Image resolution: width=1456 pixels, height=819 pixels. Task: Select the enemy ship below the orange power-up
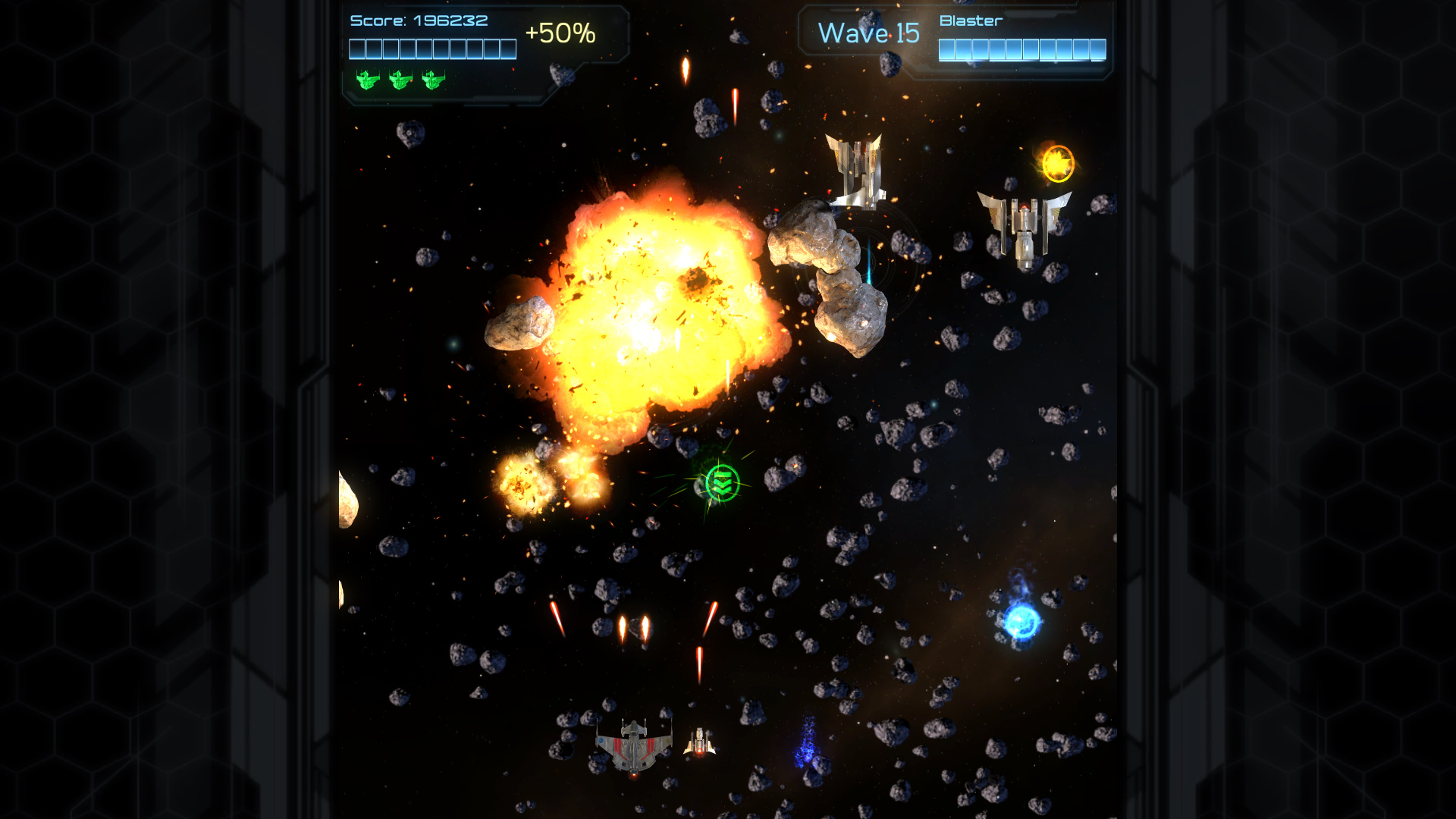click(1025, 227)
